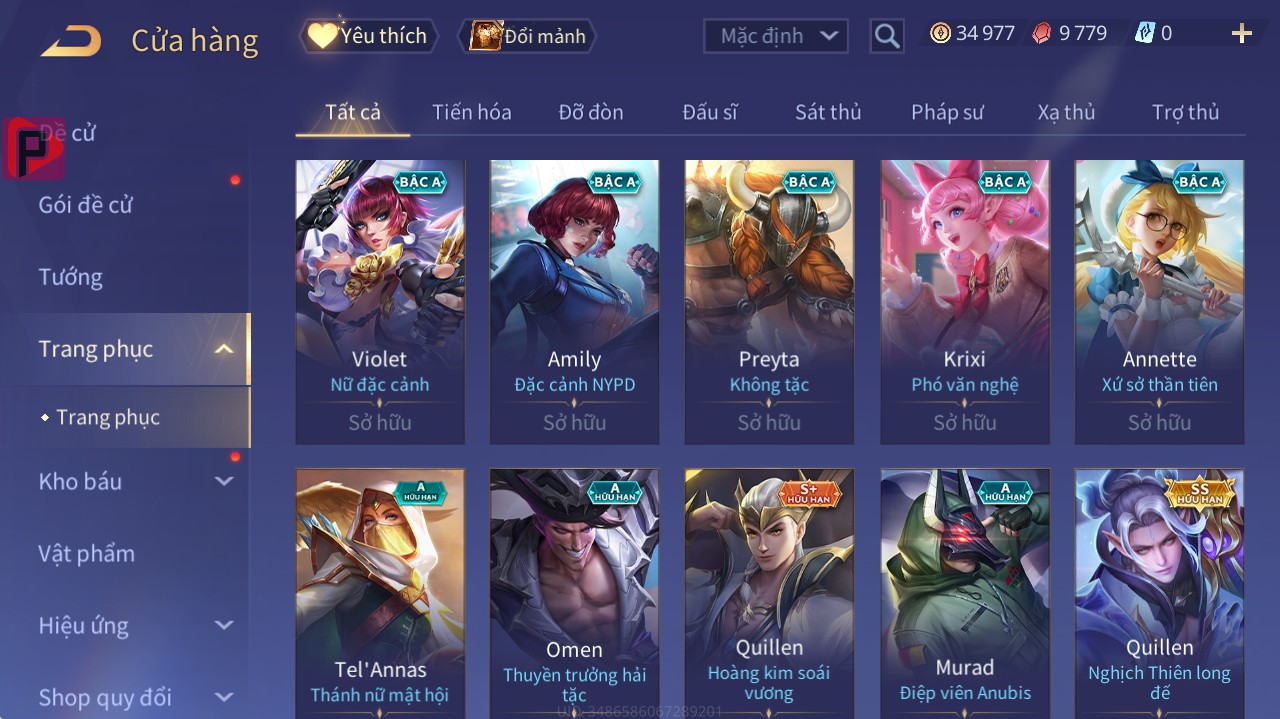Select Violet's Nữ đặc cảnh skin card
1280x719 pixels.
pos(380,300)
